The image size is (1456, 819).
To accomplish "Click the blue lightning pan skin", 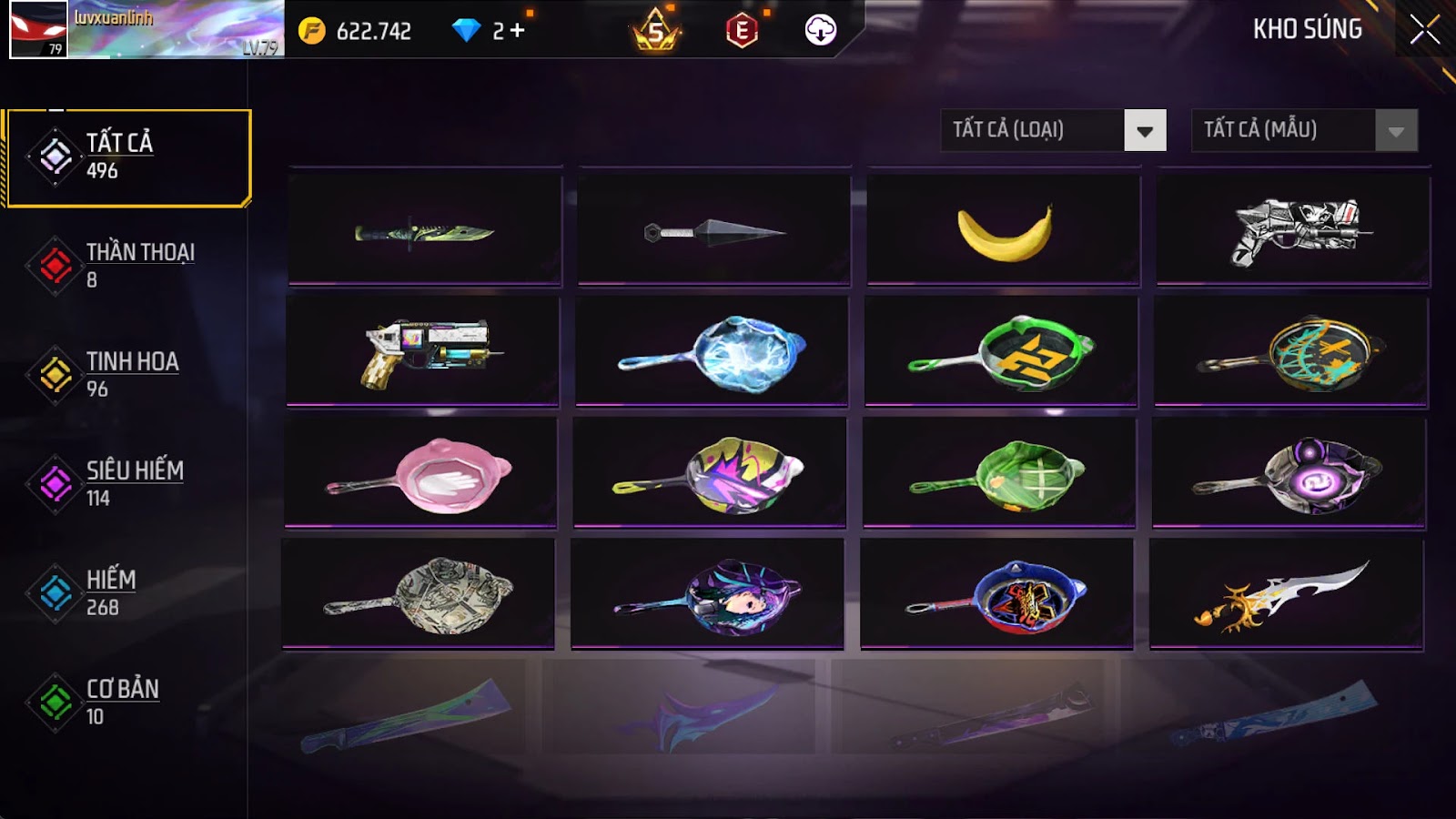I will [712, 352].
